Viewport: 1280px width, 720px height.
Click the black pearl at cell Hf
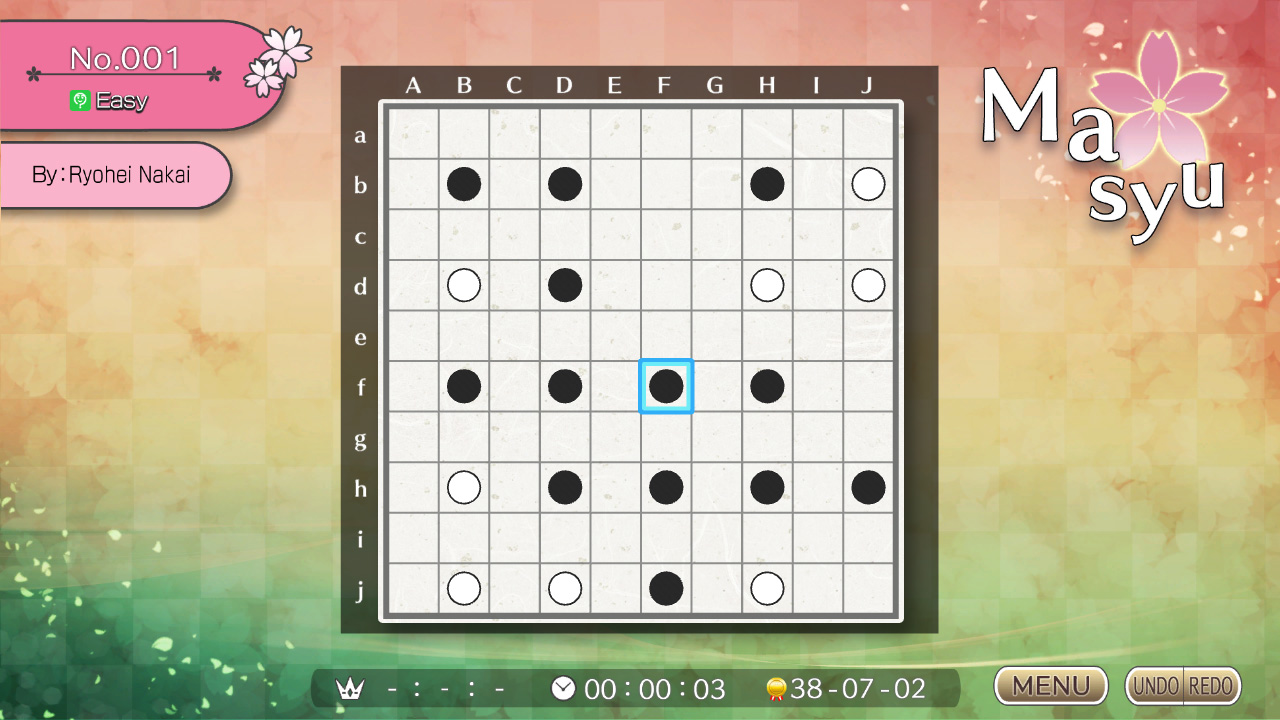tap(767, 386)
